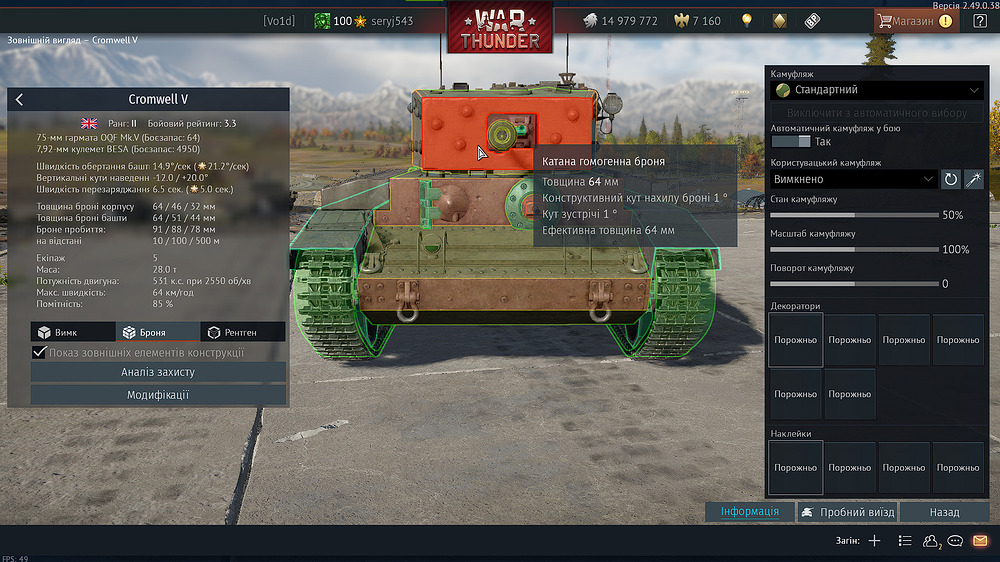Adjust the camouflage condition slider
Screen dimensions: 1000x562
click(853, 214)
